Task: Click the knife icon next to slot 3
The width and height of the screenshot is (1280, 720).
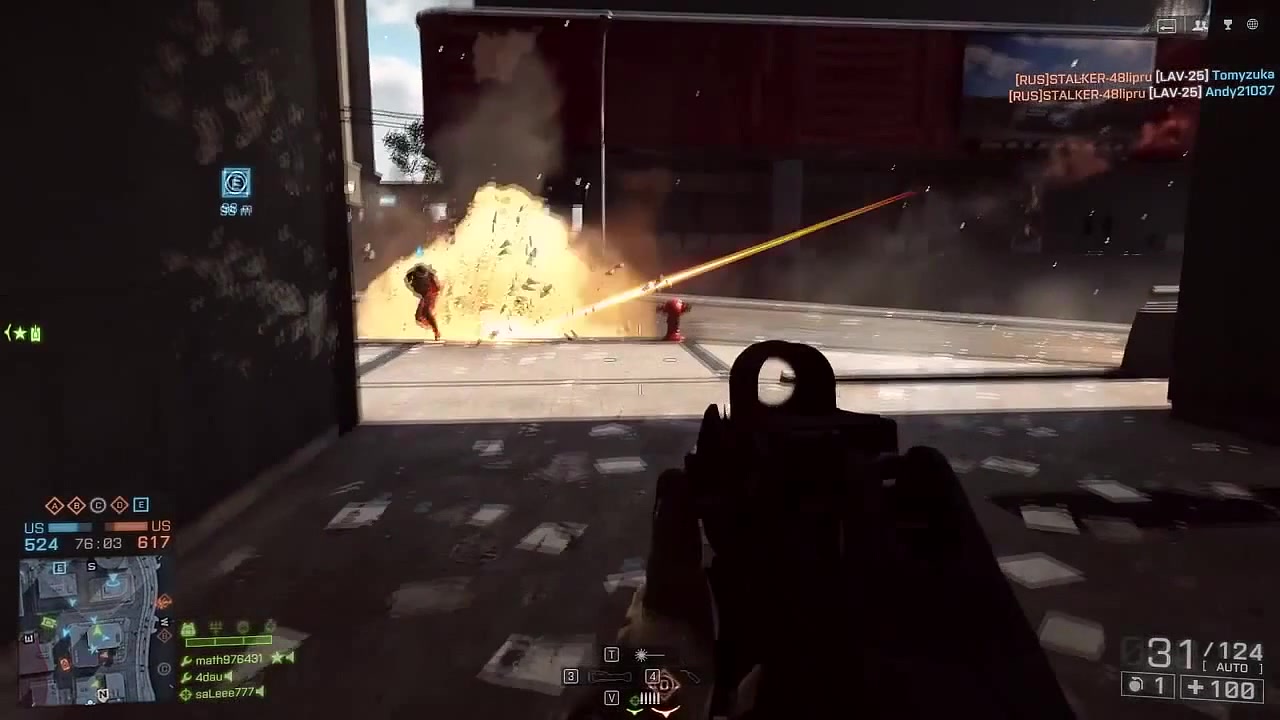Action: point(608,677)
